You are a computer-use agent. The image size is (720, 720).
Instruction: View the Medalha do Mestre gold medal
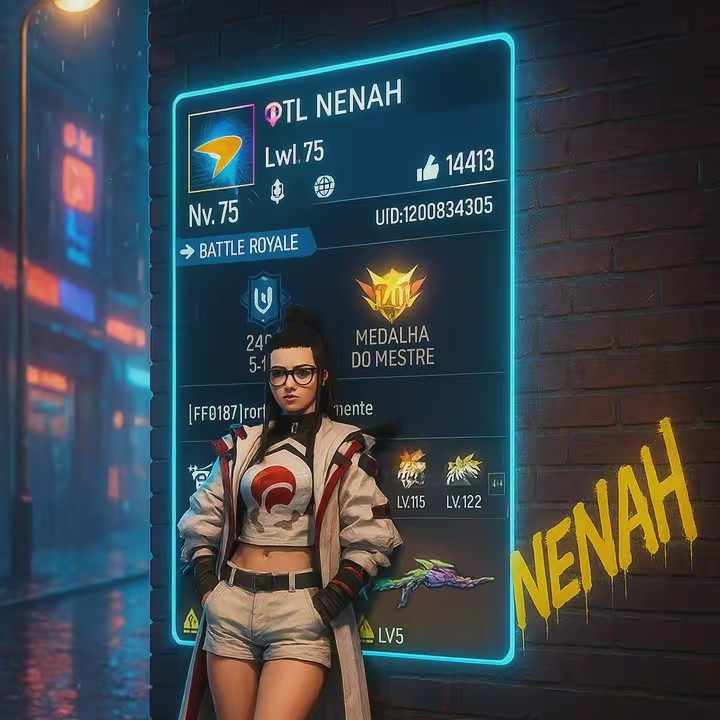390,293
